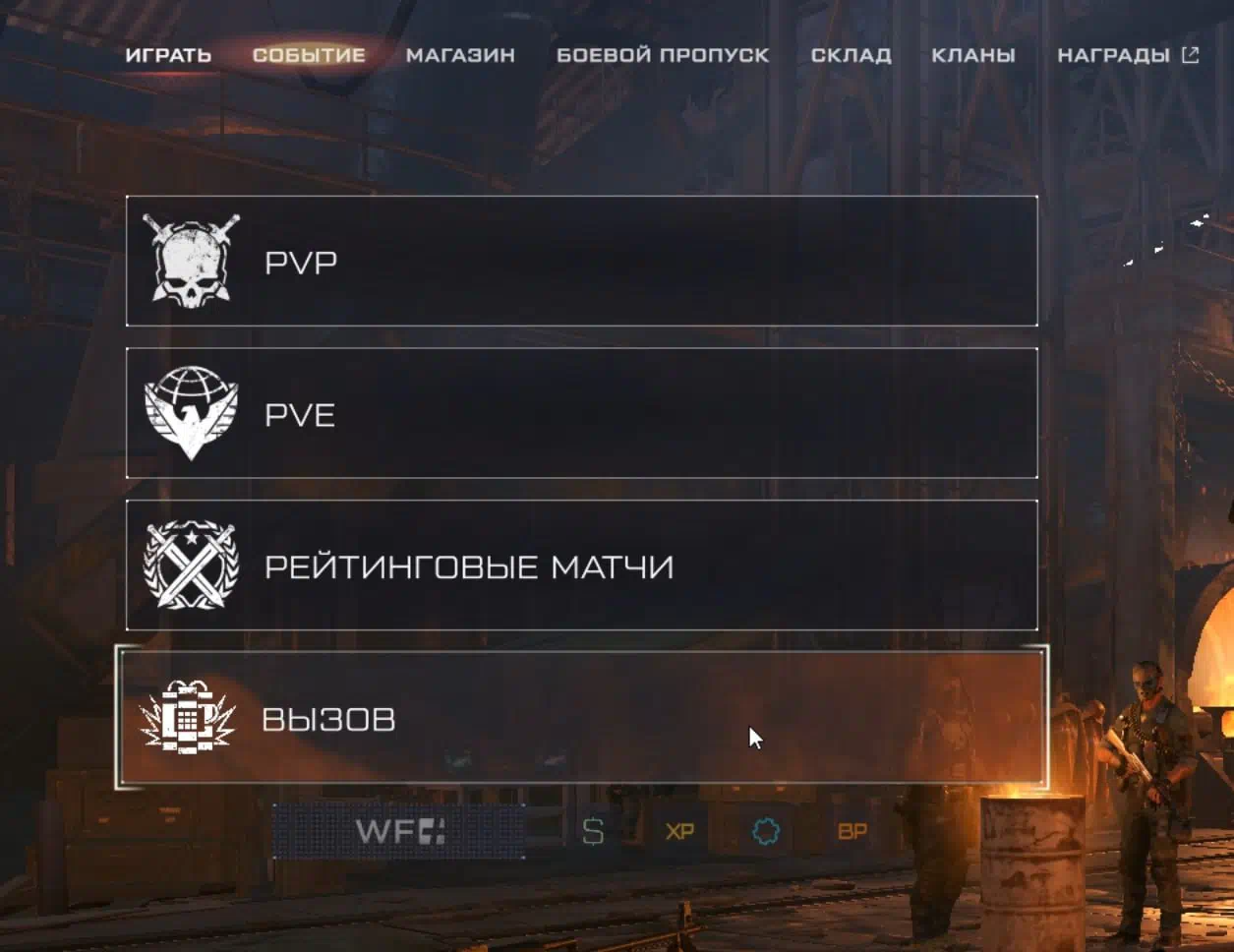Select the ВЫЗОВ mode entry
This screenshot has height=952, width=1234.
(x=581, y=718)
